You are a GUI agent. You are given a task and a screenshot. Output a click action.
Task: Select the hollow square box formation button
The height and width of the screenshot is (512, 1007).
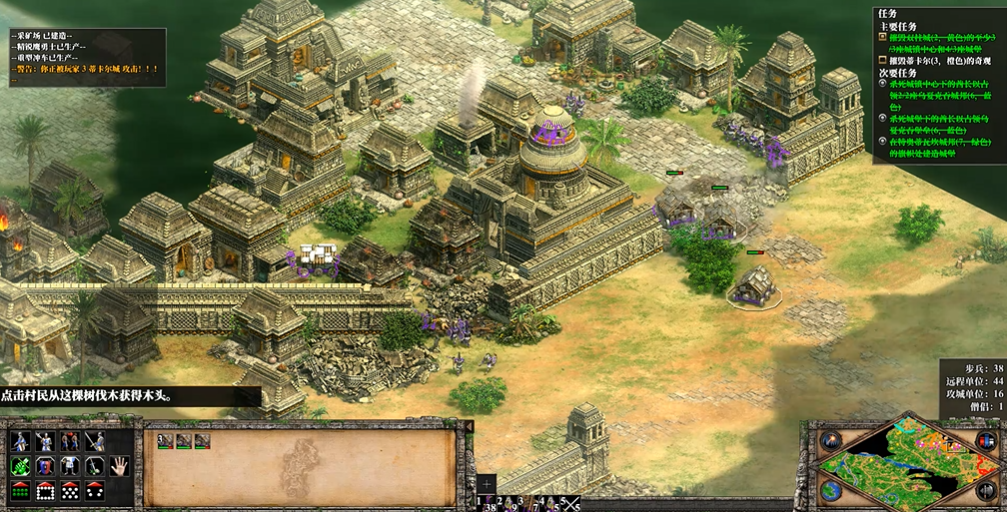coord(45,490)
